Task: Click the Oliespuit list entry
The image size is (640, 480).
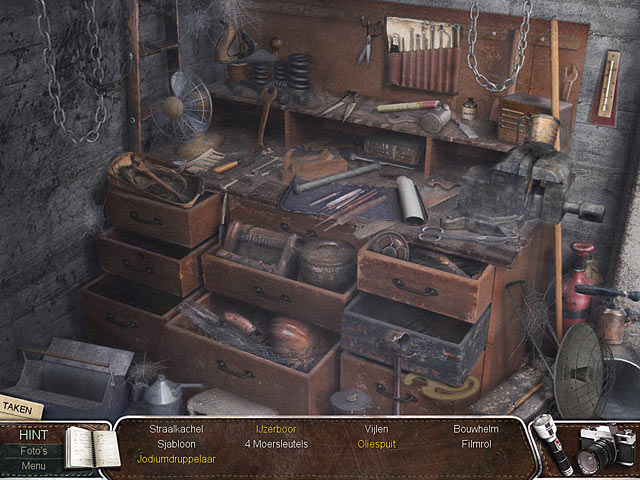Action: tap(376, 443)
